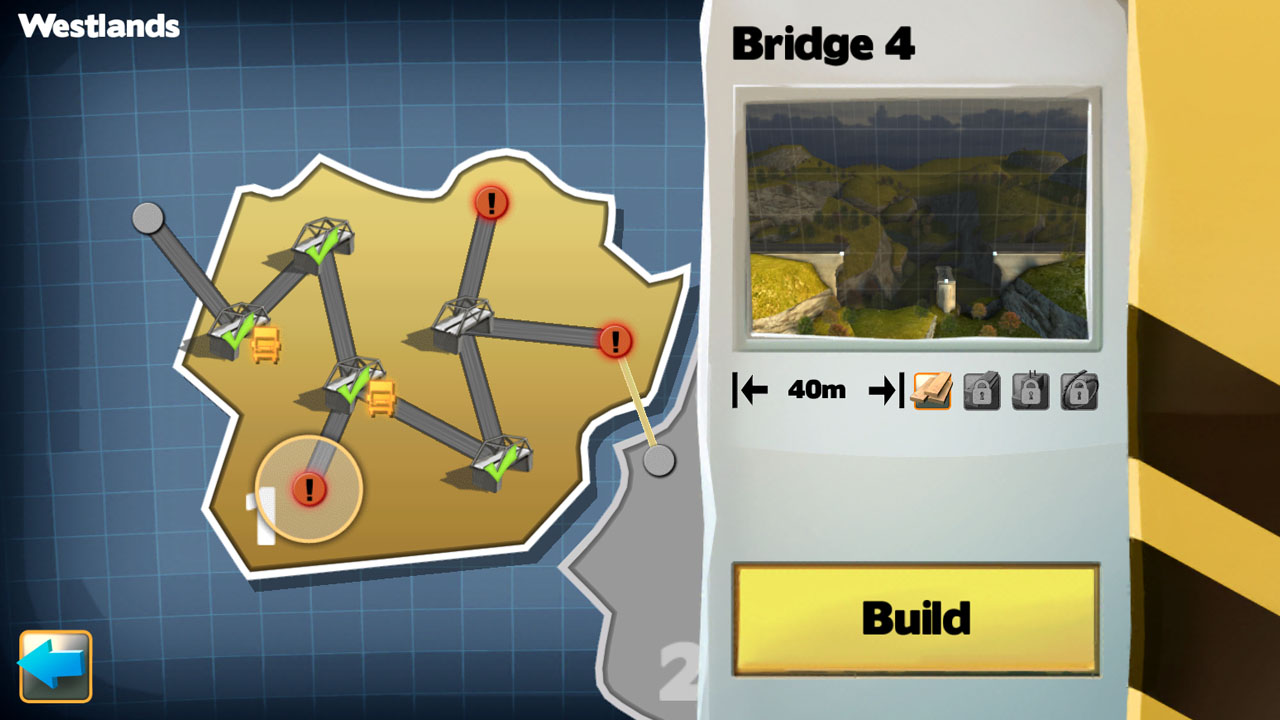Click the locked cable material icon
Viewport: 1280px width, 720px height.
(x=1081, y=392)
